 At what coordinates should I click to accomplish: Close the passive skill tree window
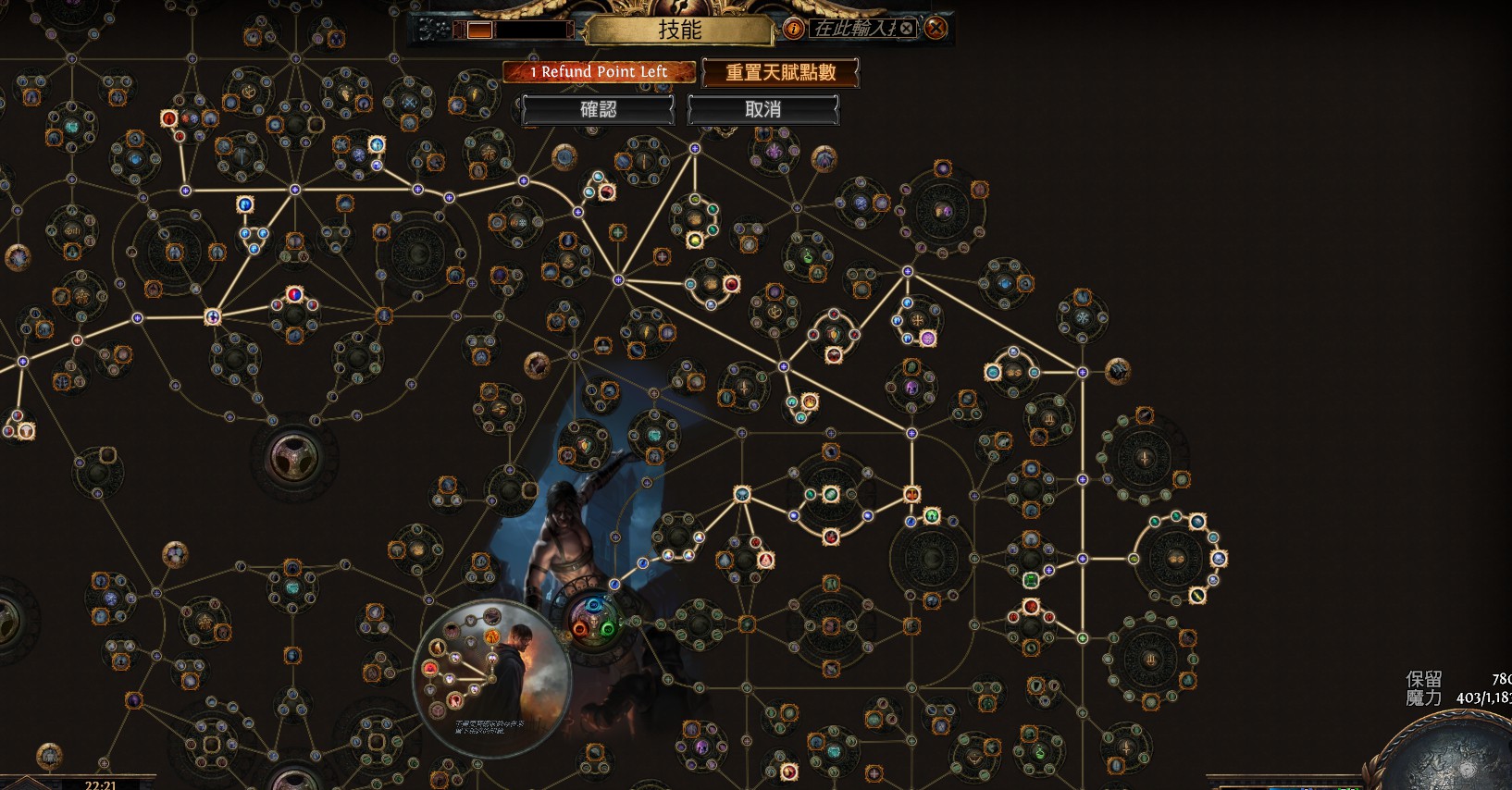[936, 29]
